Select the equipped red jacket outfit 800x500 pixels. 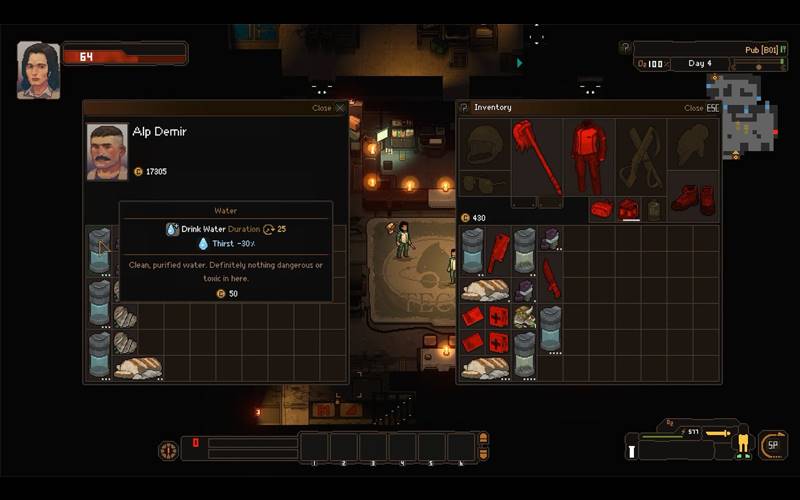pyautogui.click(x=589, y=157)
